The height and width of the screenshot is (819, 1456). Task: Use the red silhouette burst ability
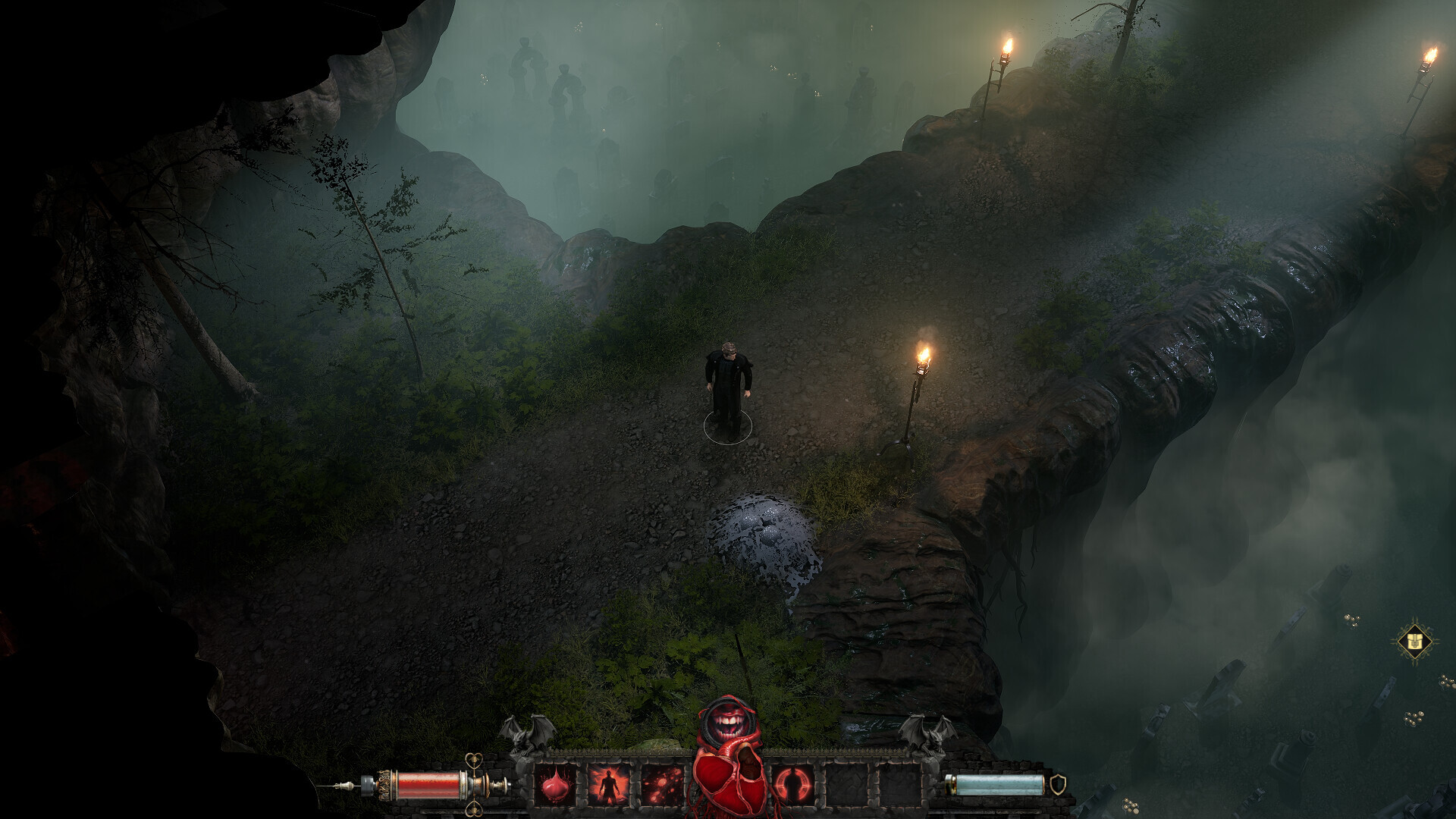click(609, 783)
